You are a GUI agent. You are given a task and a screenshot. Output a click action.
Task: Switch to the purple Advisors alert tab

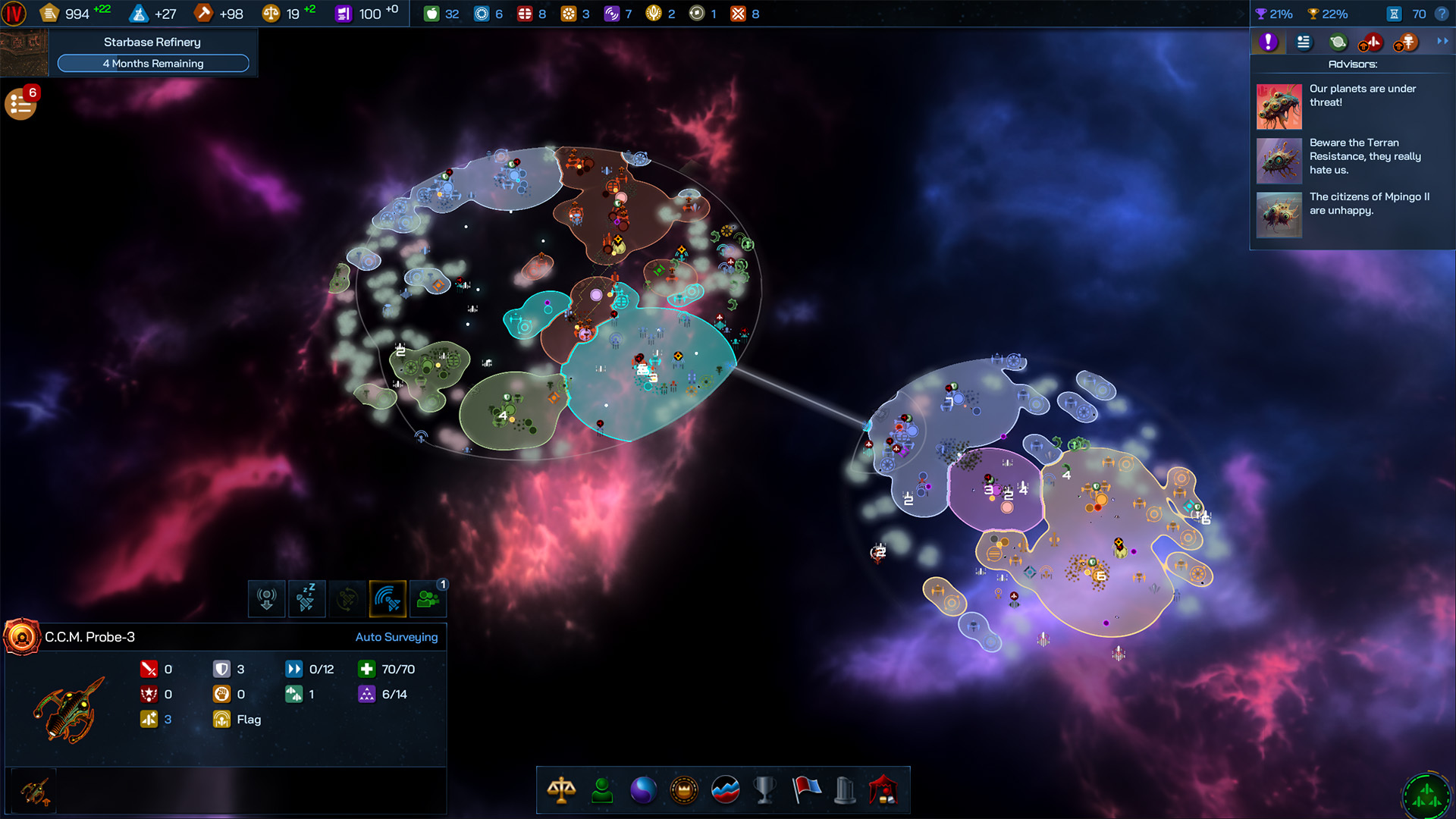click(1268, 42)
